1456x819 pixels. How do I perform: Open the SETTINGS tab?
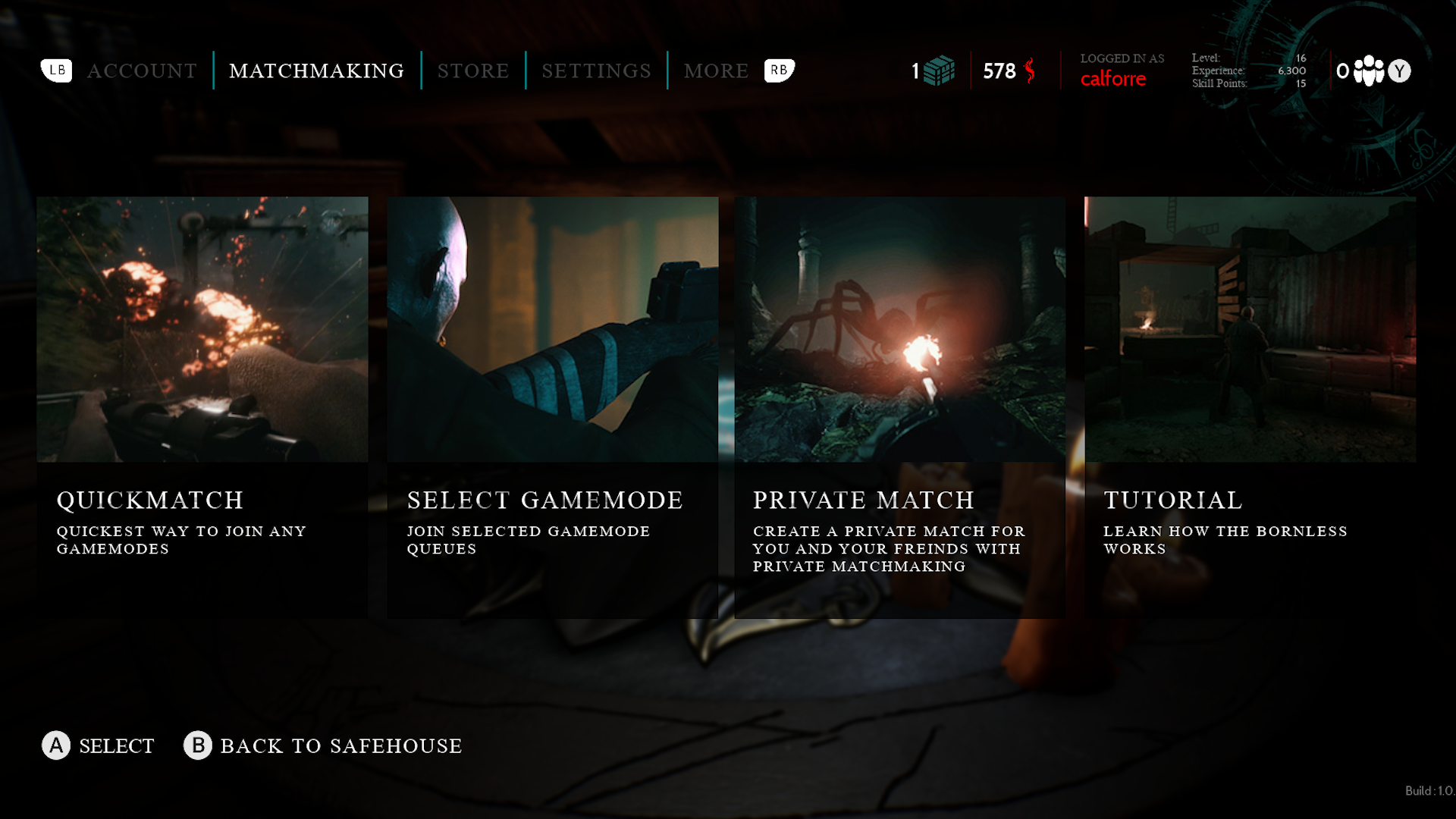coord(595,71)
